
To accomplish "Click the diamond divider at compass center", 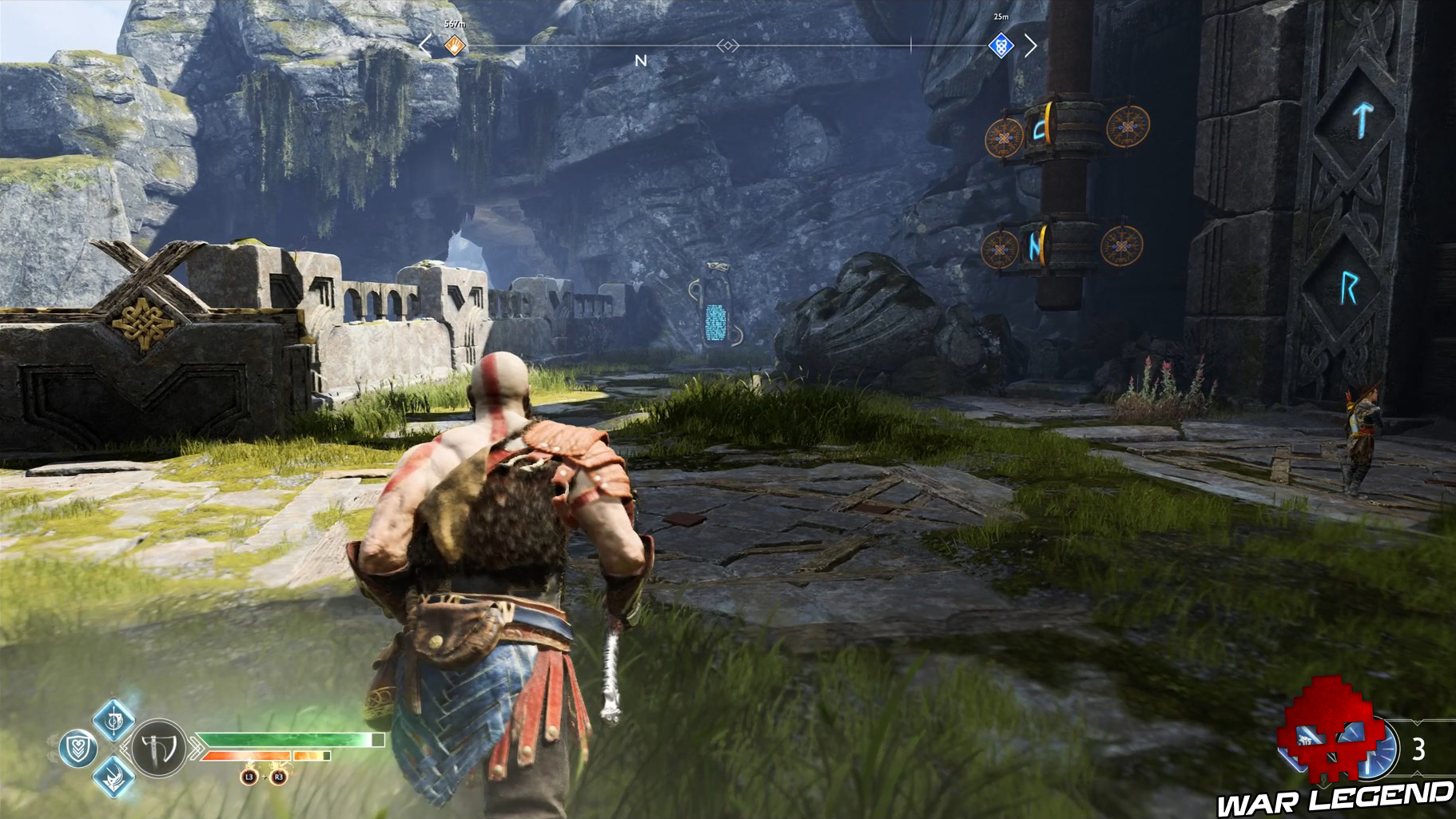I will pyautogui.click(x=729, y=46).
